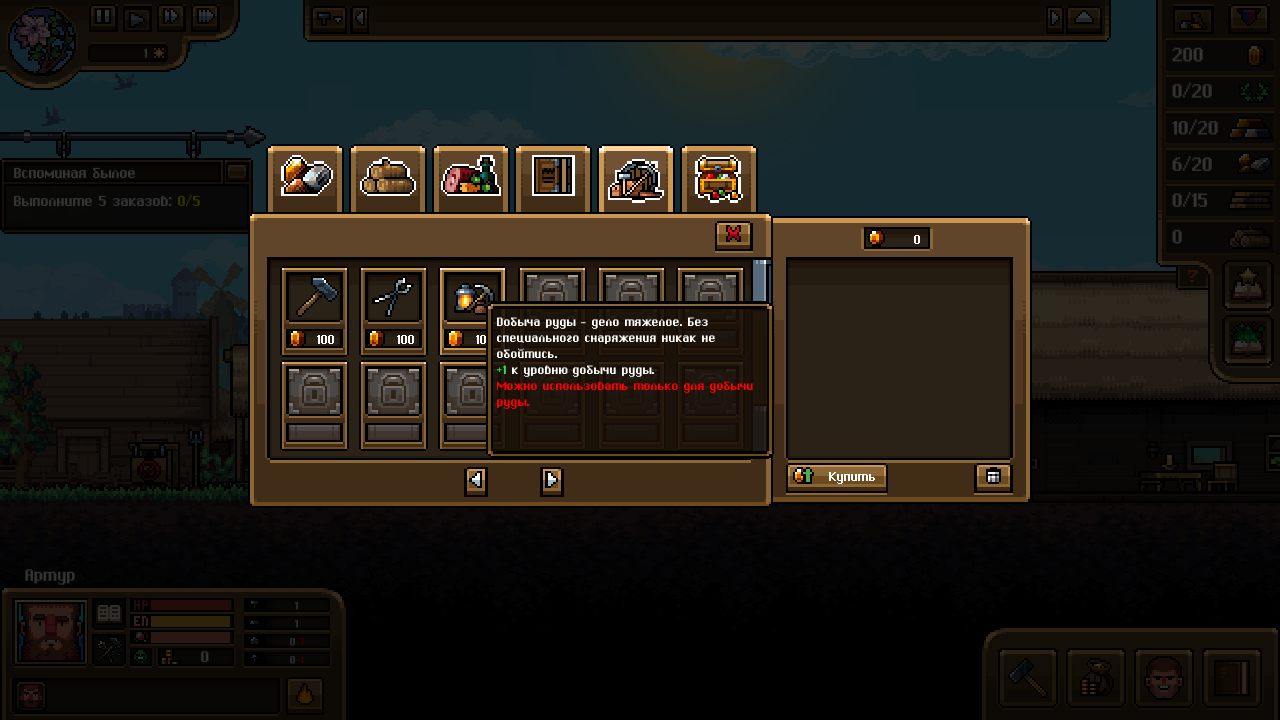
Task: Close the shop window with red X
Action: click(733, 235)
